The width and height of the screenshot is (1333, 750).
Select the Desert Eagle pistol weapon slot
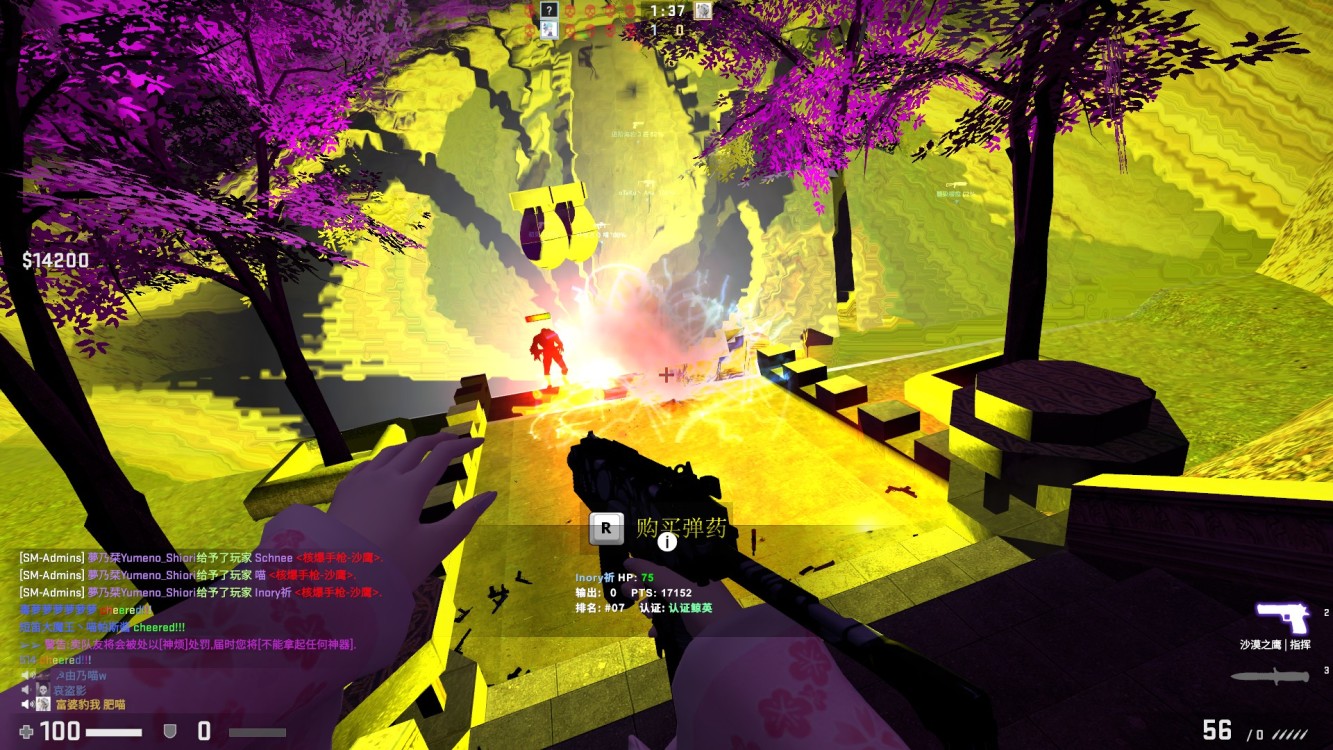[x=1281, y=619]
